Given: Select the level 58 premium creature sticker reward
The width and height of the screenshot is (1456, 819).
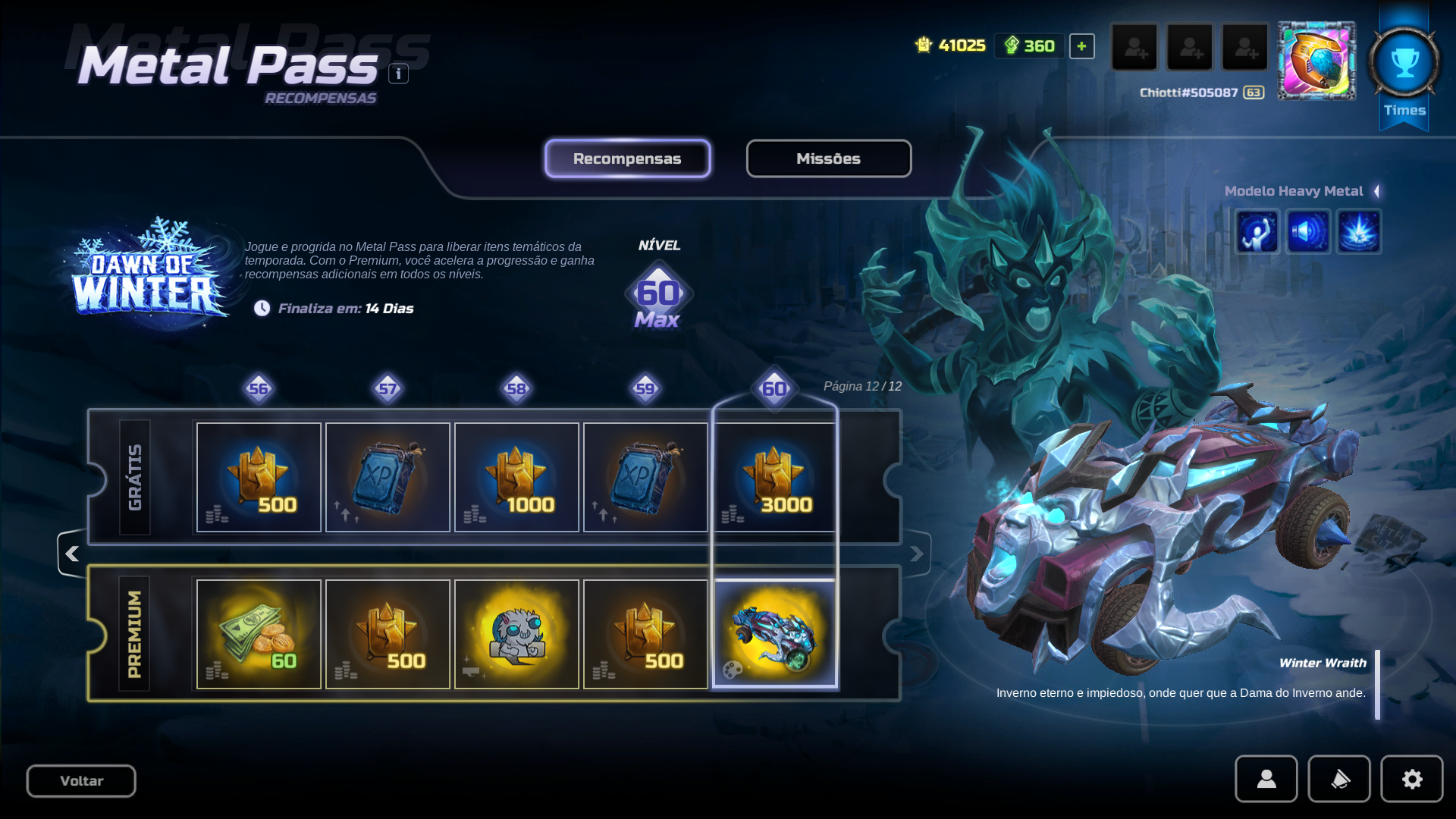Looking at the screenshot, I should click(x=516, y=634).
